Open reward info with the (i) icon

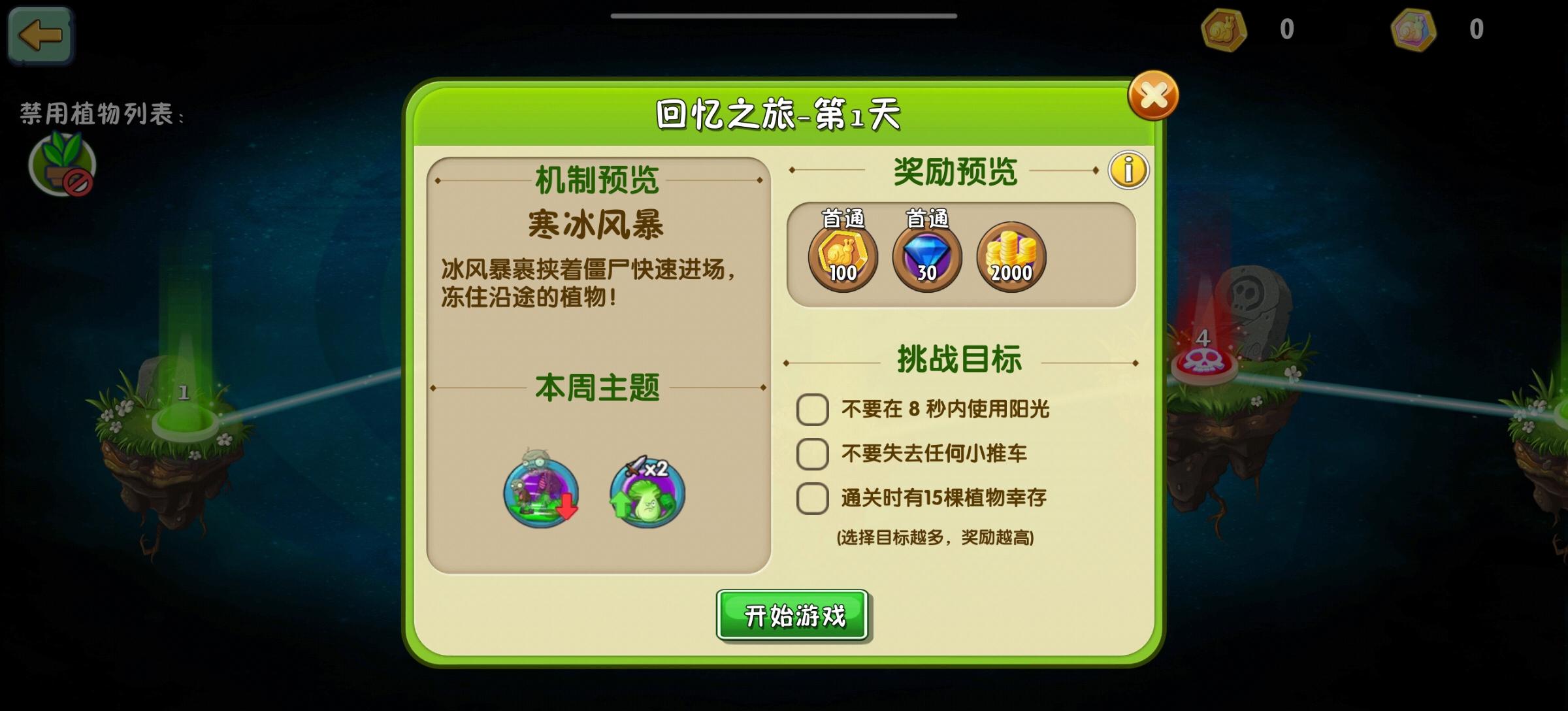[1130, 169]
